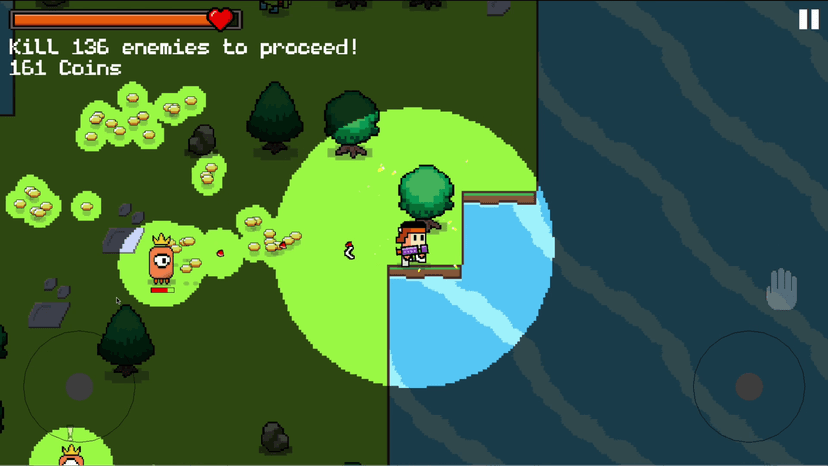
Task: Touch the right aiming joystick
Action: [x=748, y=386]
